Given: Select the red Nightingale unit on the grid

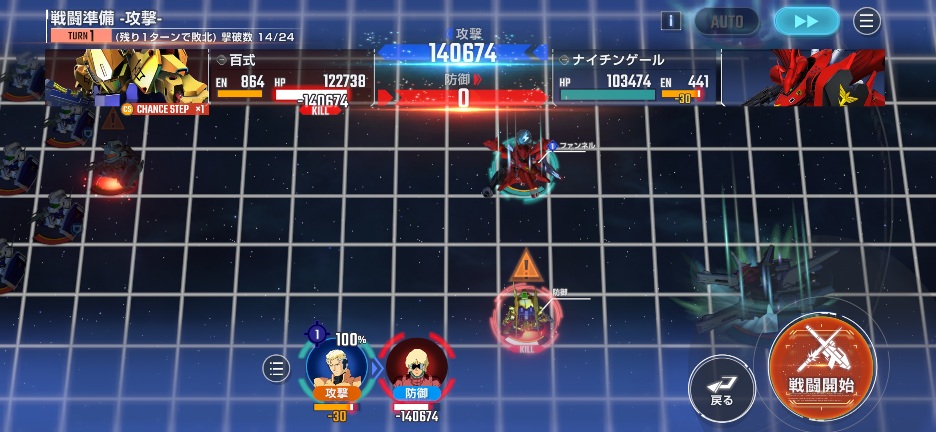Looking at the screenshot, I should pos(522,162).
